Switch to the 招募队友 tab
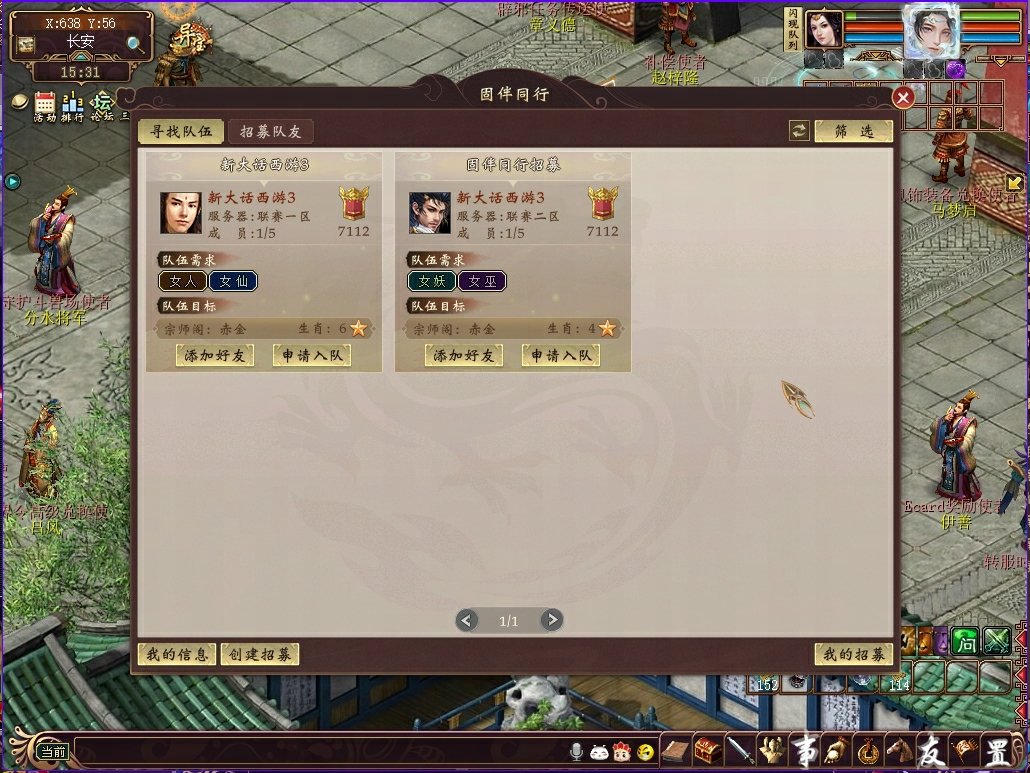 pyautogui.click(x=271, y=131)
